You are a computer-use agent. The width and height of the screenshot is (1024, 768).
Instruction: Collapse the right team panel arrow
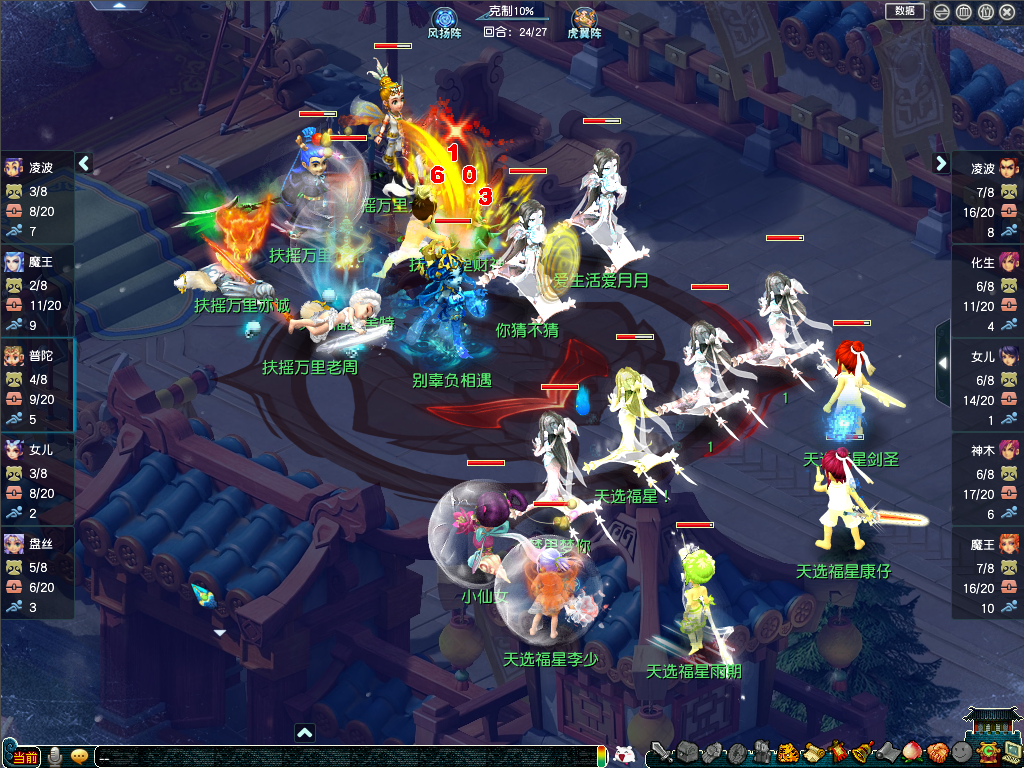tap(941, 163)
